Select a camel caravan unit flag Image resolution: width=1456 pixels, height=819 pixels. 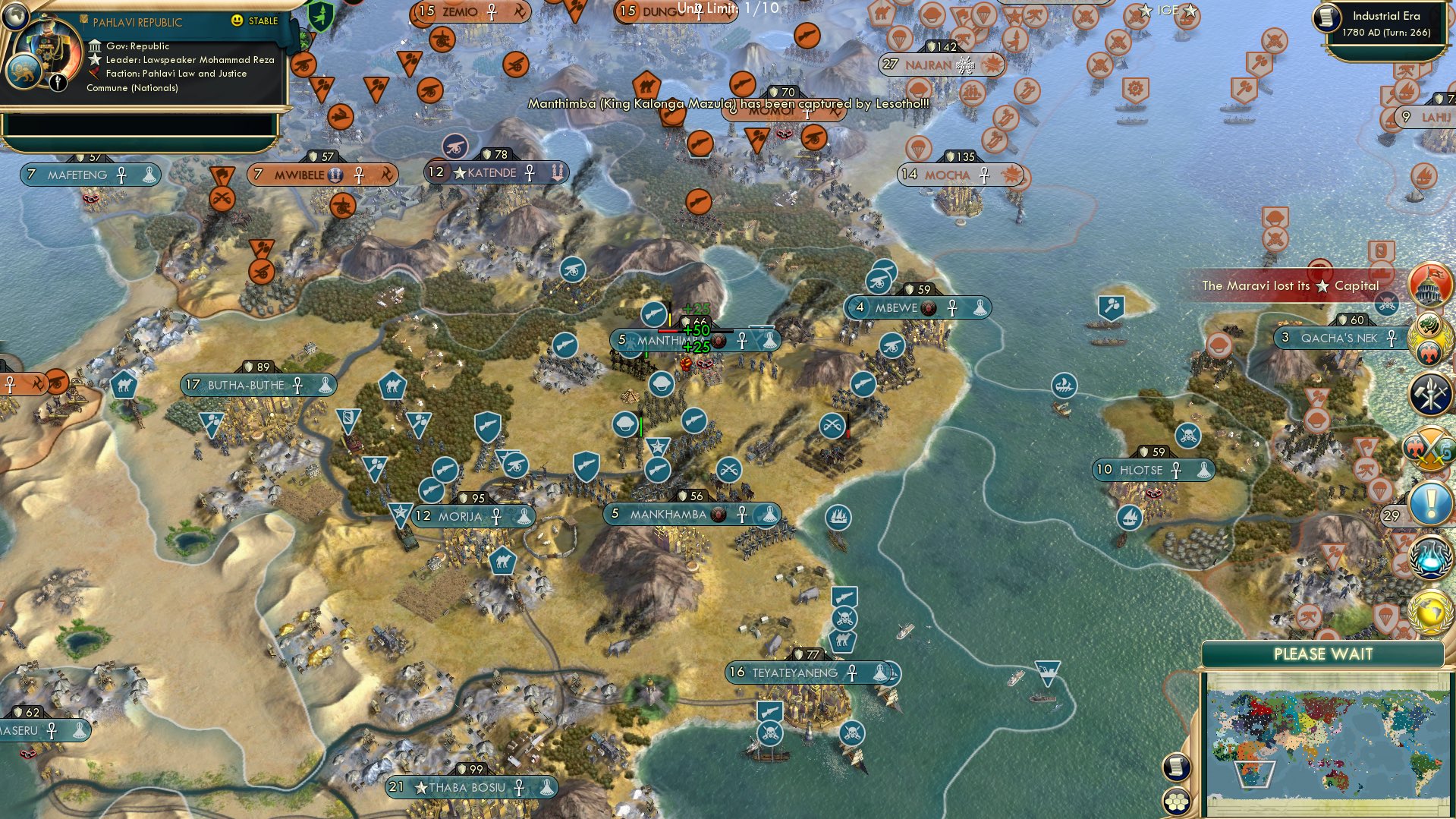click(x=394, y=386)
